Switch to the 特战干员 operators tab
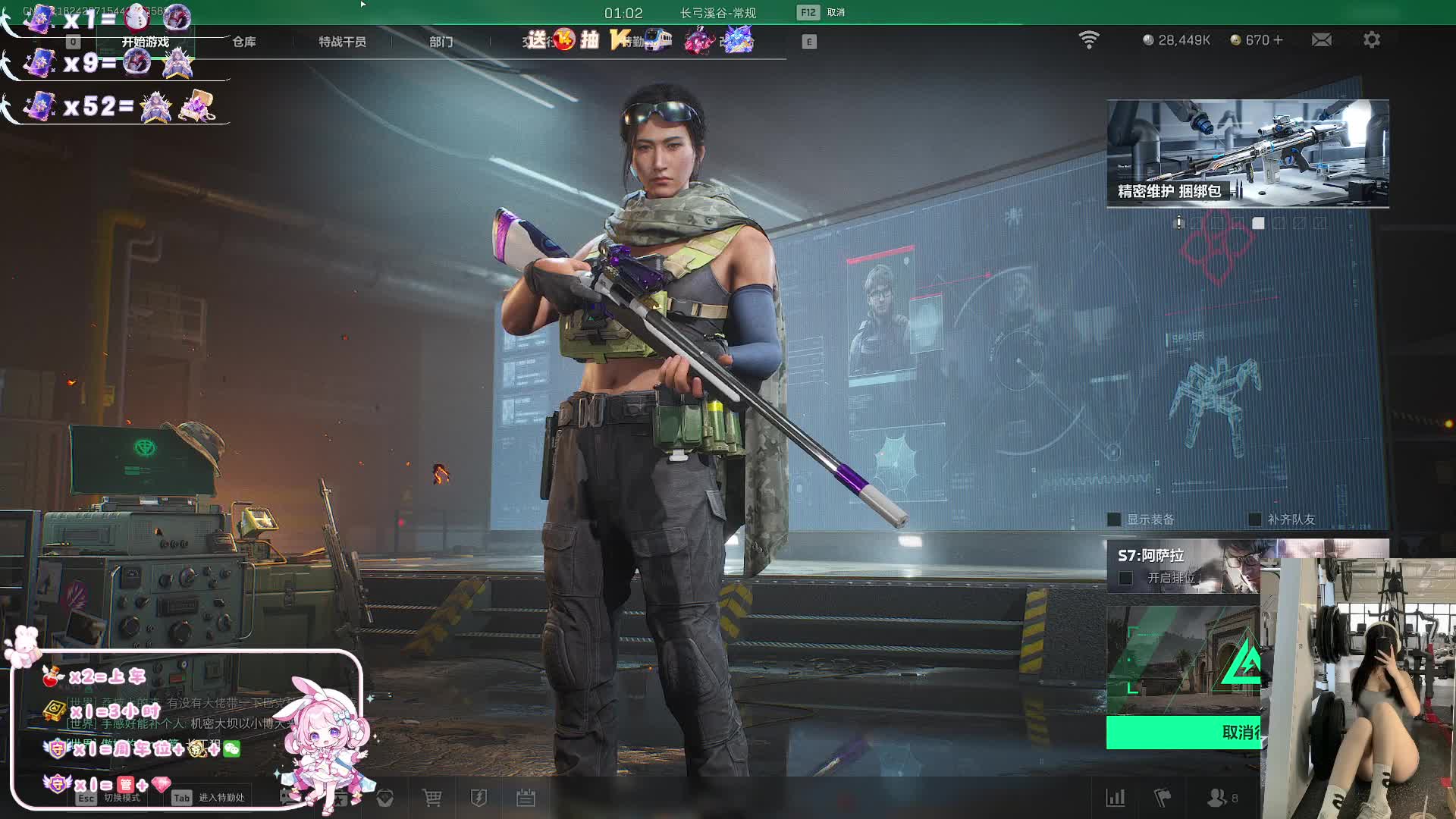This screenshot has width=1456, height=819. (342, 42)
